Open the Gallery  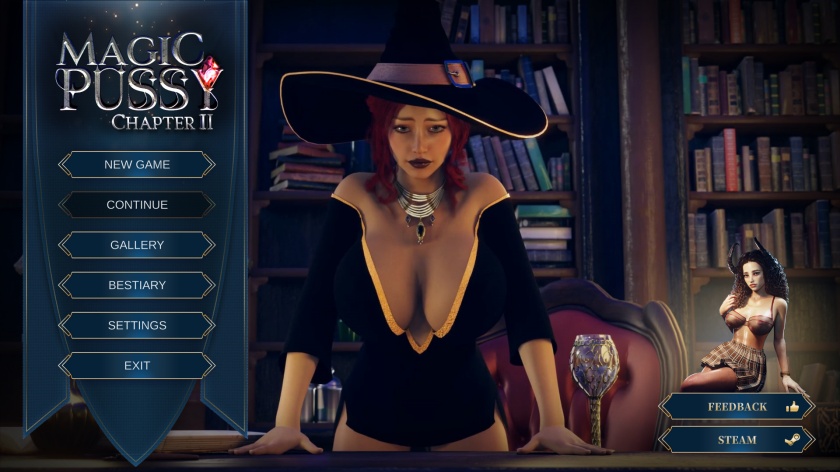point(137,245)
